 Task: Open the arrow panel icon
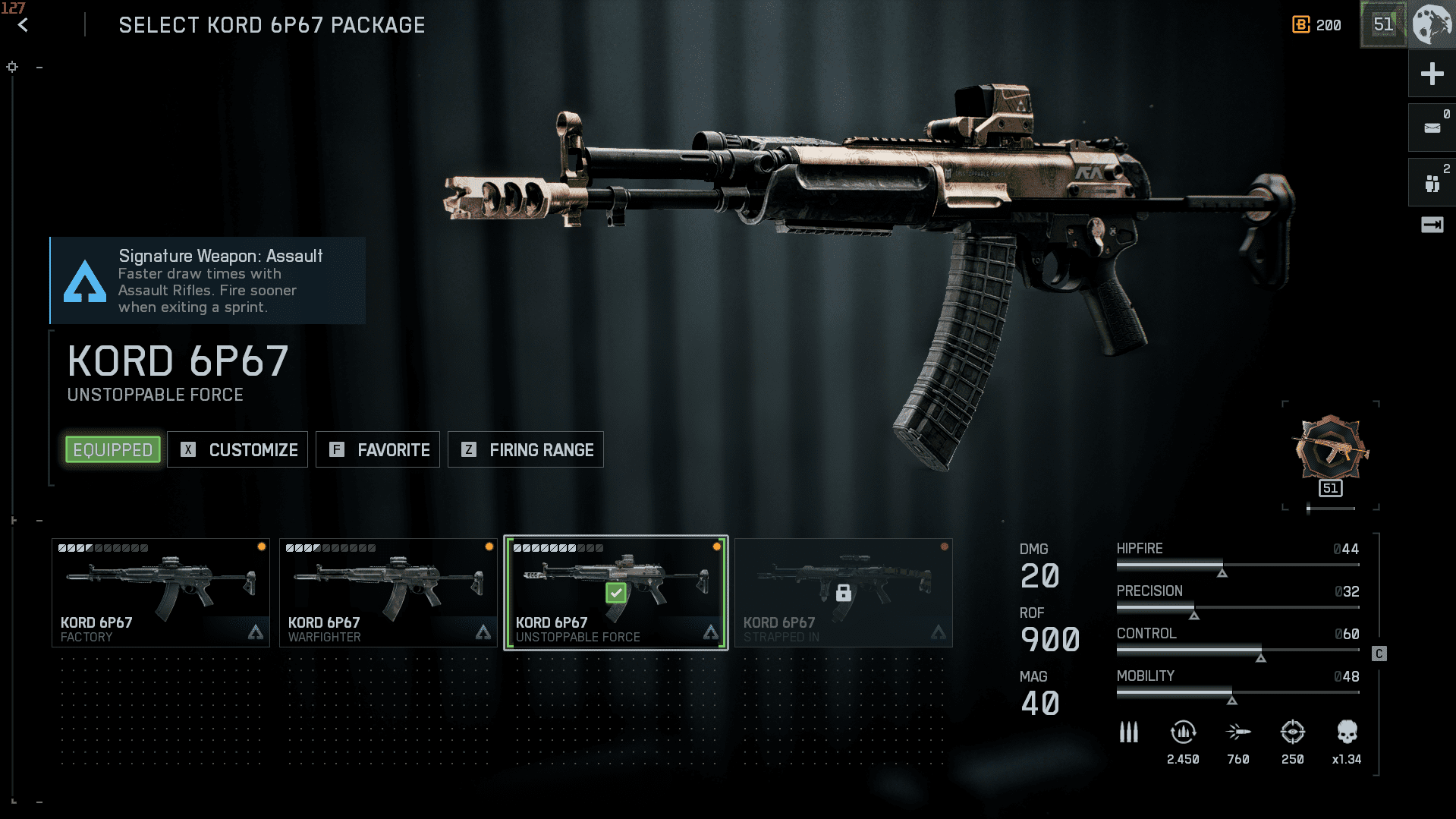(x=1432, y=225)
